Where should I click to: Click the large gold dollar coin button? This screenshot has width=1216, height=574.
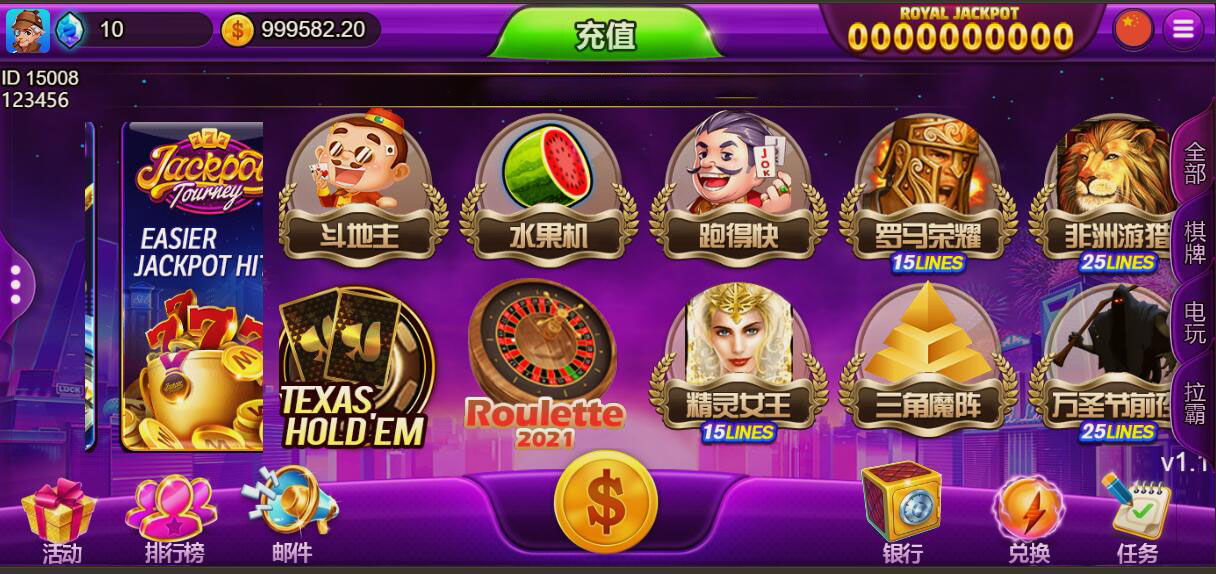[x=605, y=502]
